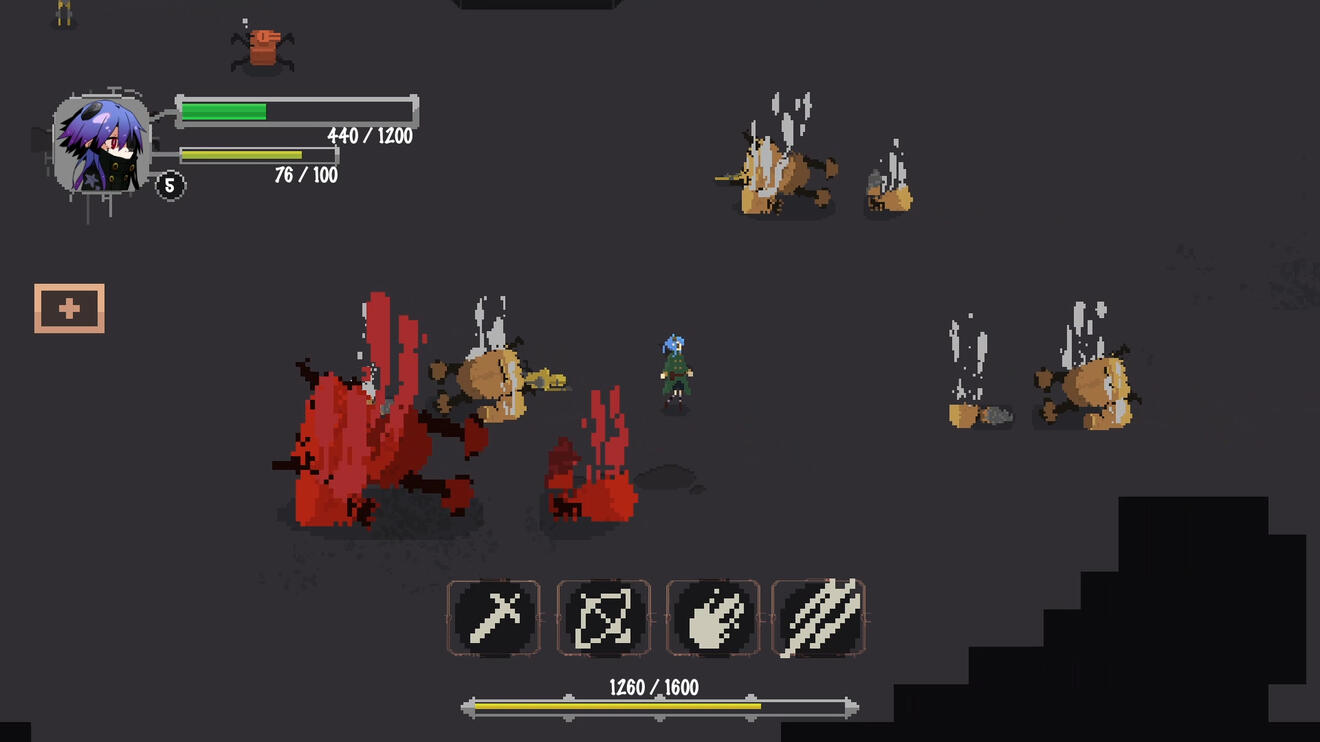Expand the health bar showing 440/1200

[295, 111]
